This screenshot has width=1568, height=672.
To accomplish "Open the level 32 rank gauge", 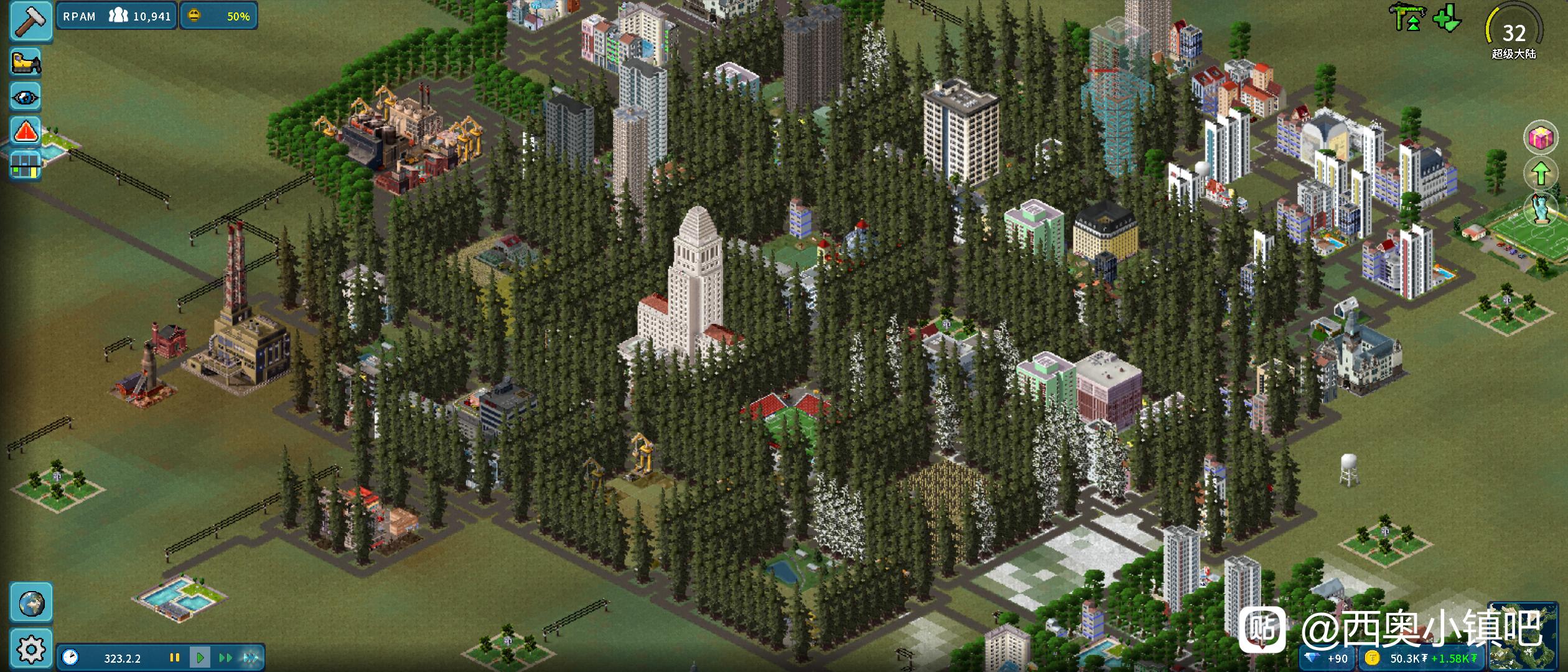I will pos(1514,32).
